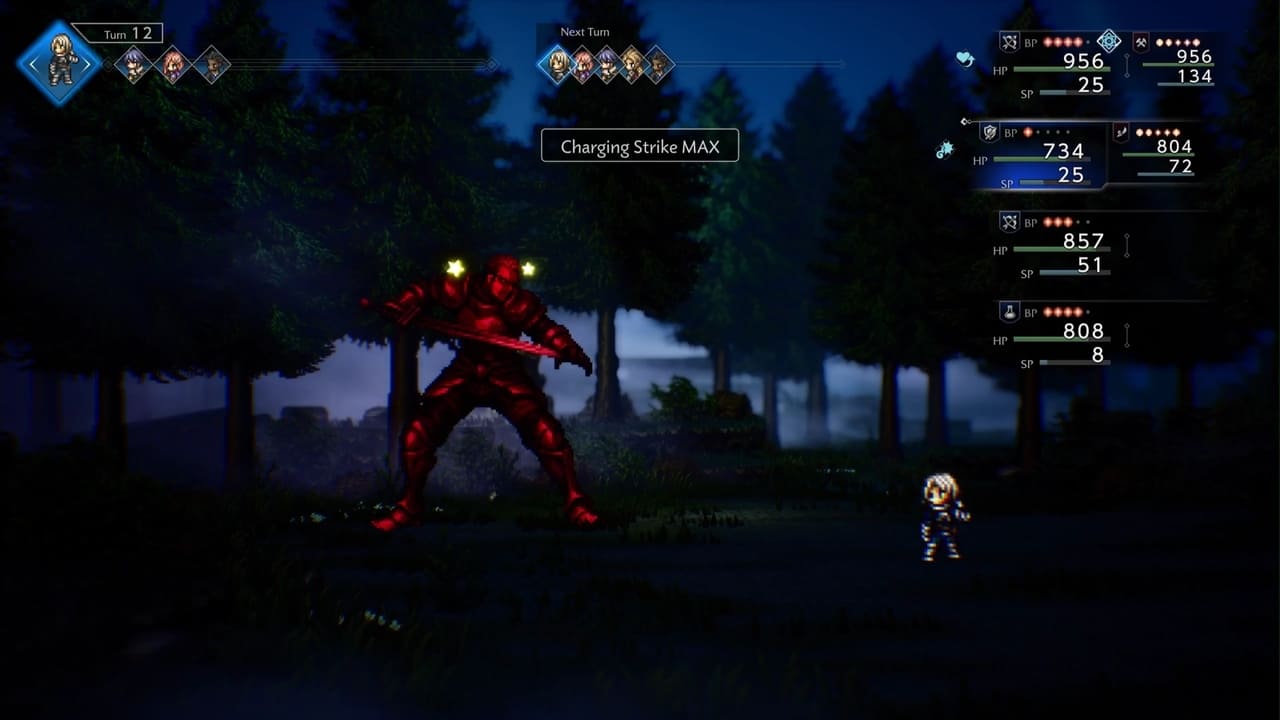
Task: Select the highlighted shield-icon party member panel
Action: (x=1040, y=155)
